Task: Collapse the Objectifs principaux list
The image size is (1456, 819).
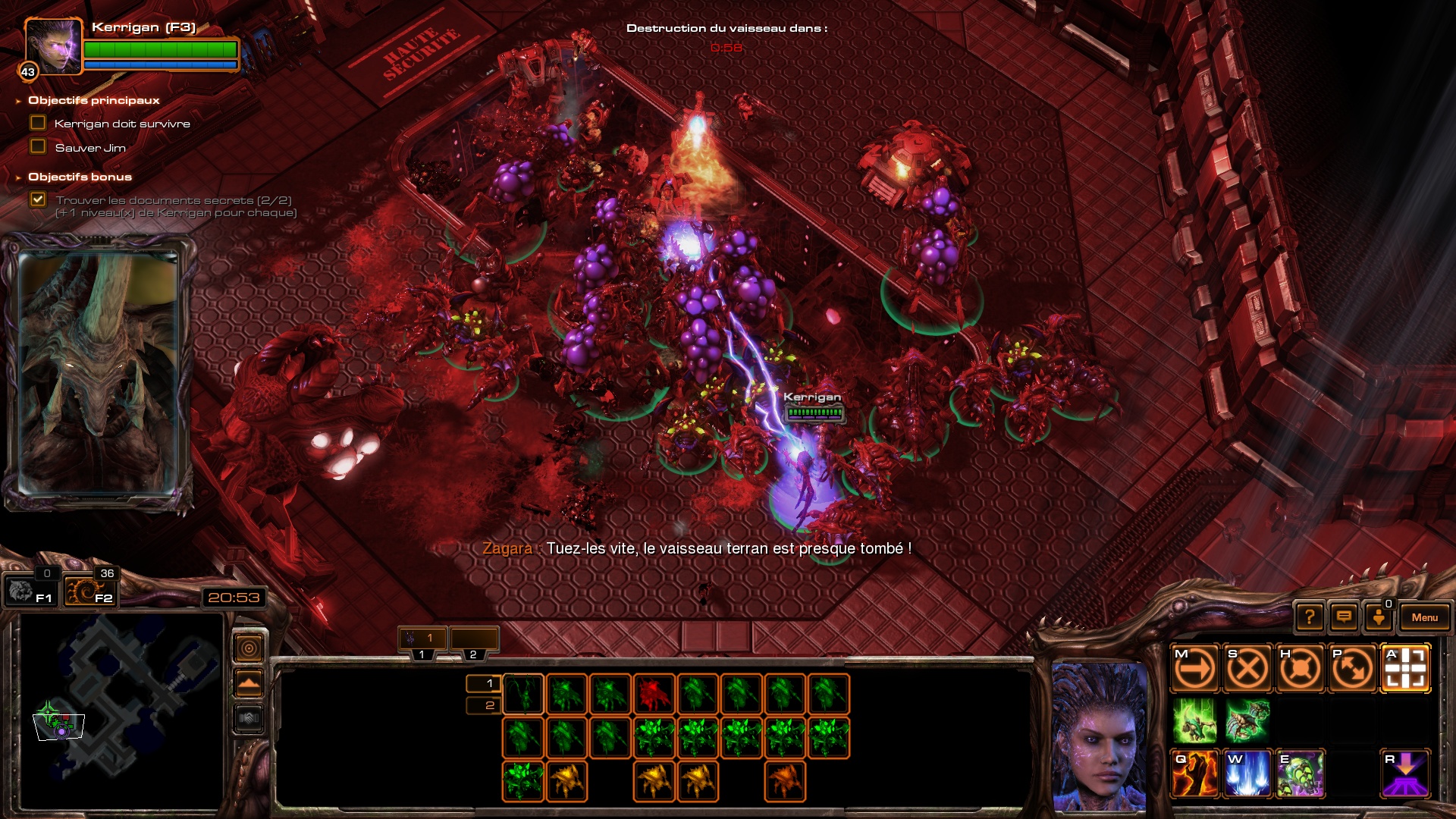Action: point(18,101)
